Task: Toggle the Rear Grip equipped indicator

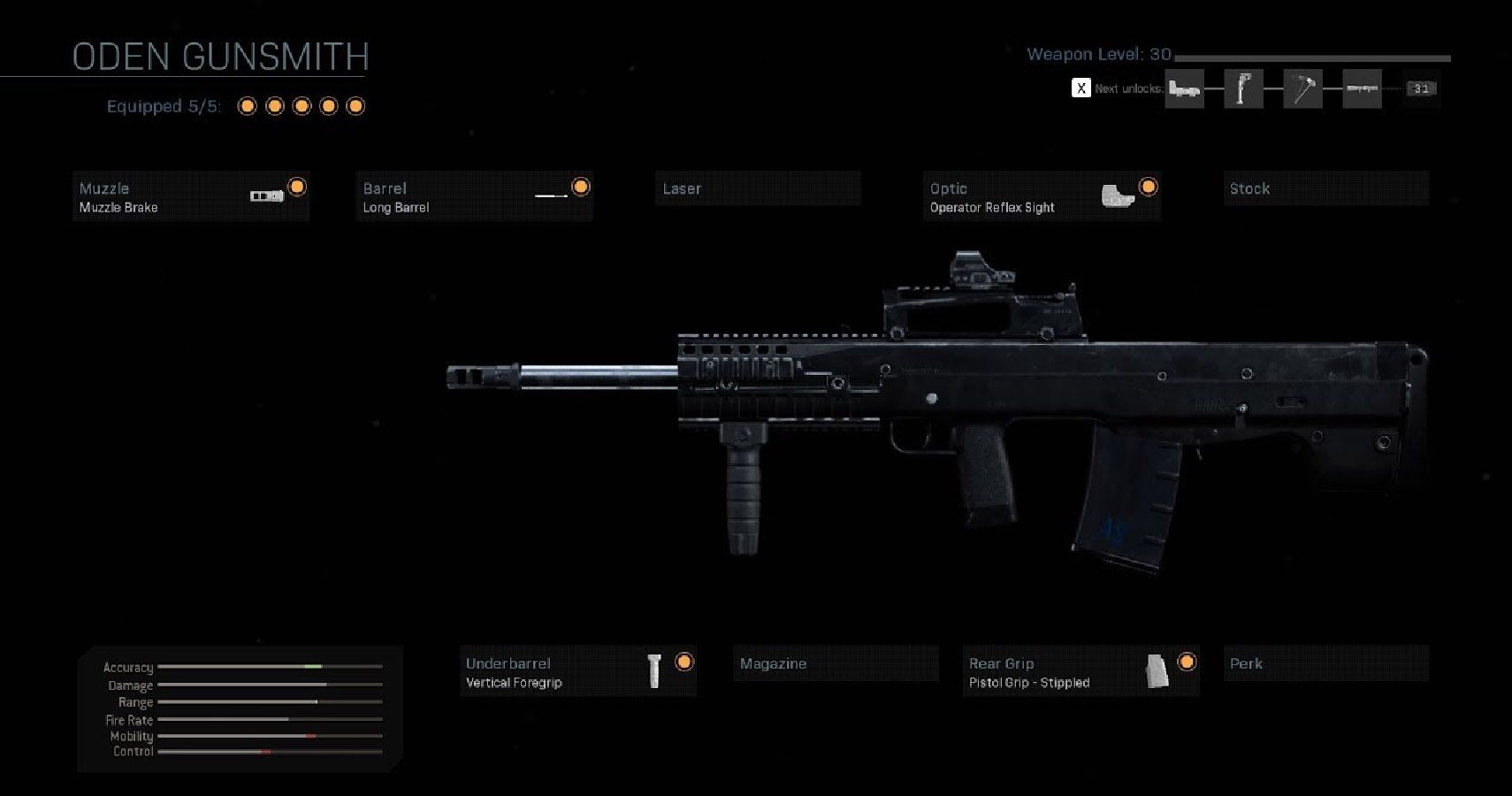Action: 1187,661
